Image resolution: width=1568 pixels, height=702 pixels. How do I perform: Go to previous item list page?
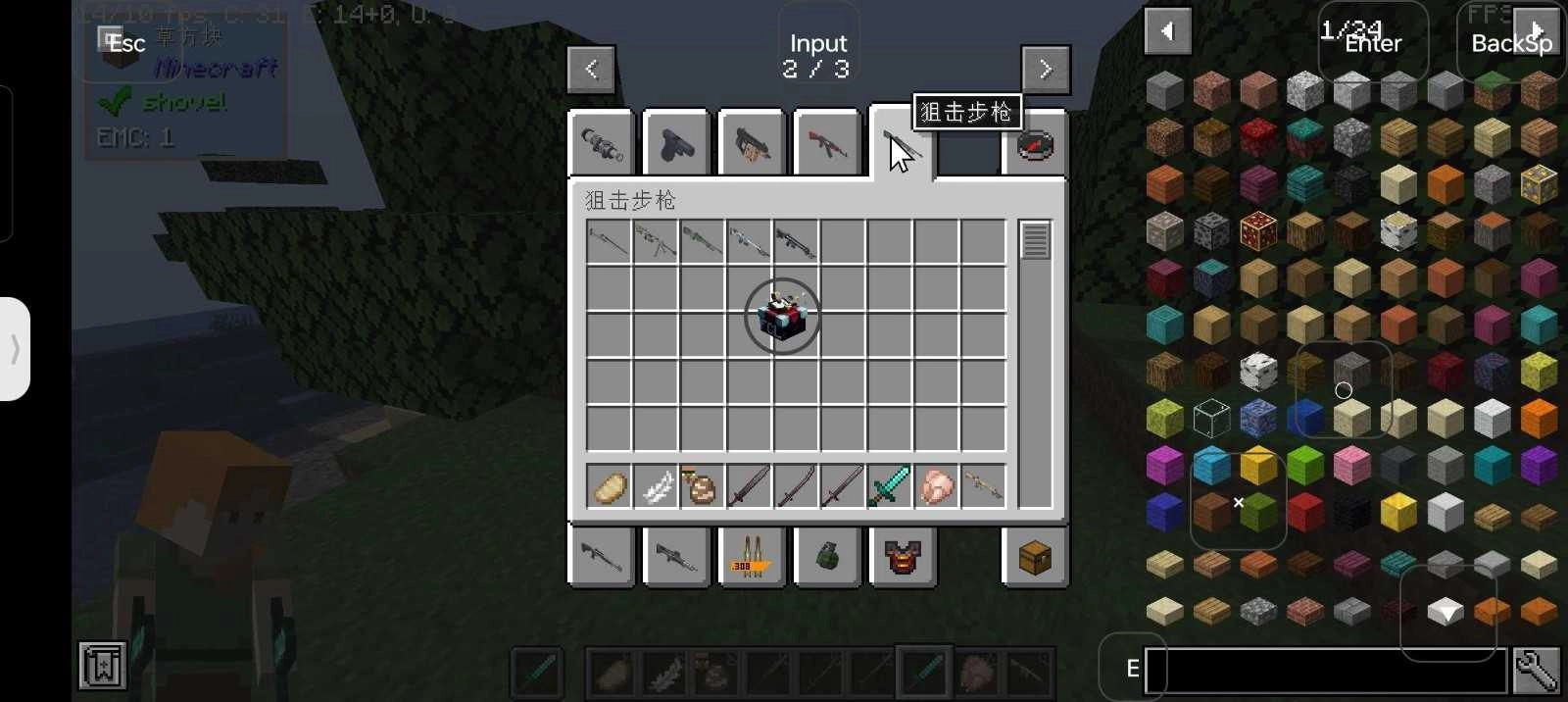pyautogui.click(x=1167, y=31)
